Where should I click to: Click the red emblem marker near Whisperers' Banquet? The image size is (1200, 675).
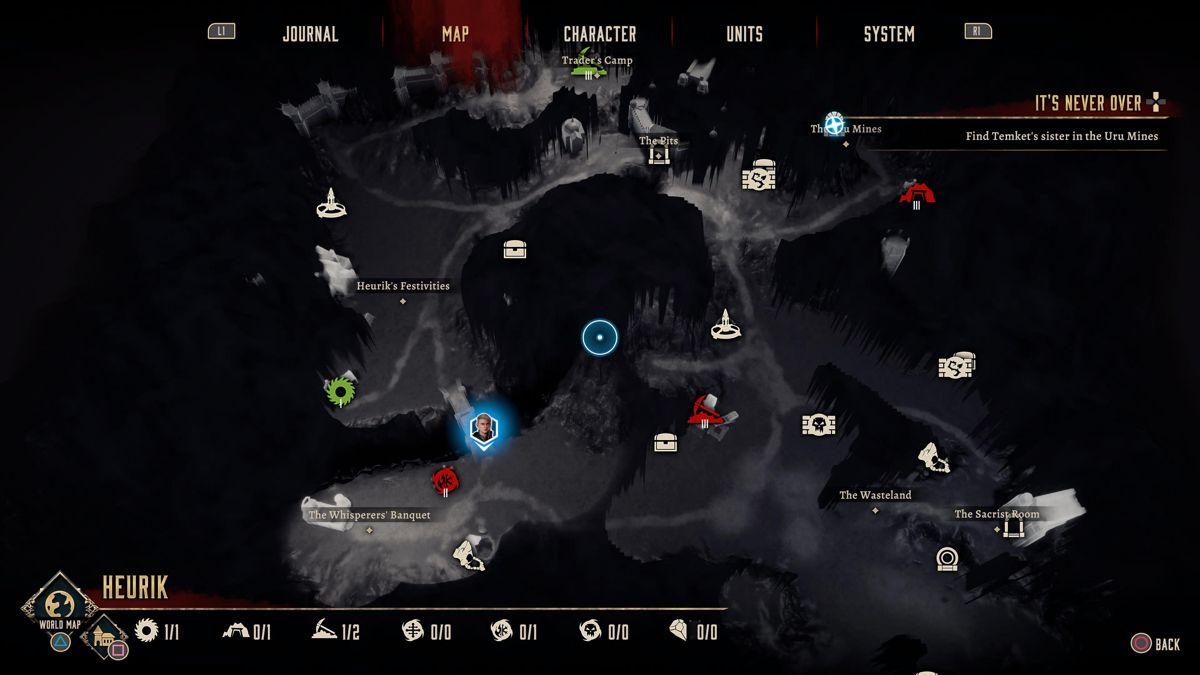click(445, 481)
